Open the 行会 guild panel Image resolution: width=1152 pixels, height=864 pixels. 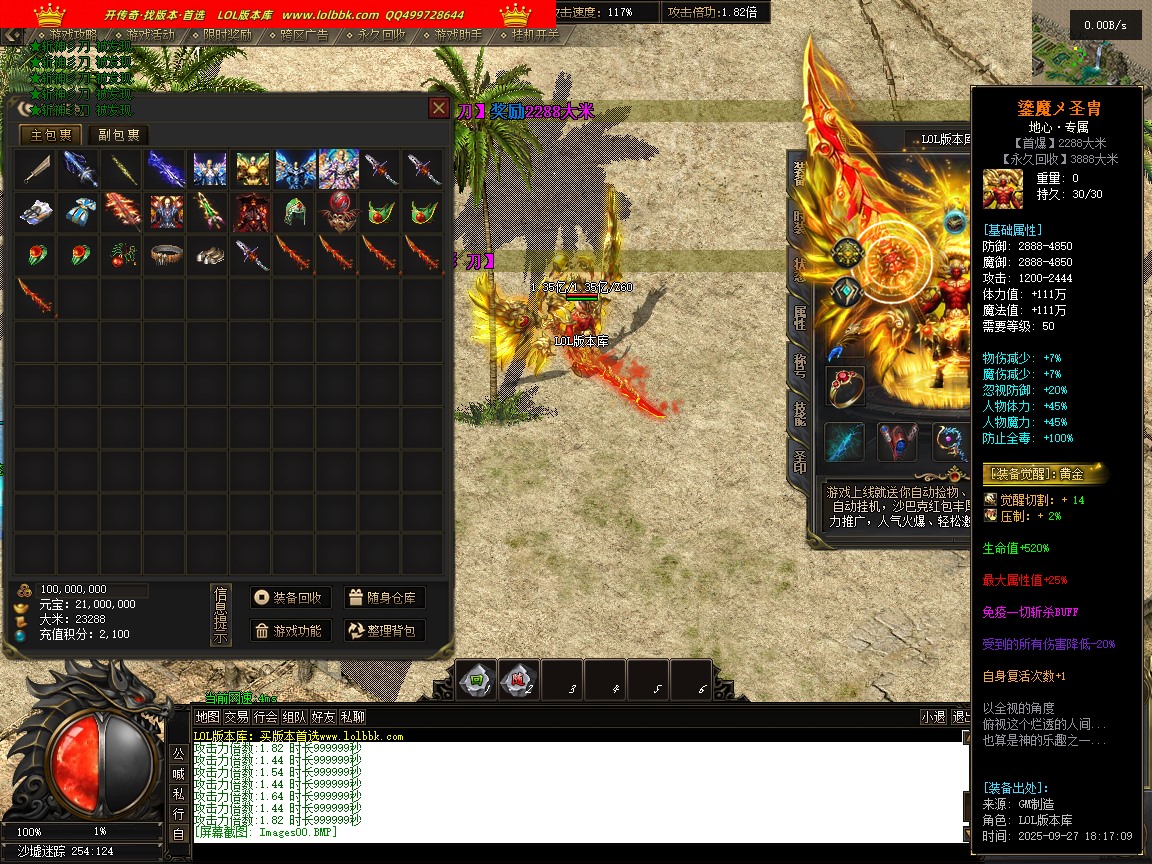coord(265,717)
